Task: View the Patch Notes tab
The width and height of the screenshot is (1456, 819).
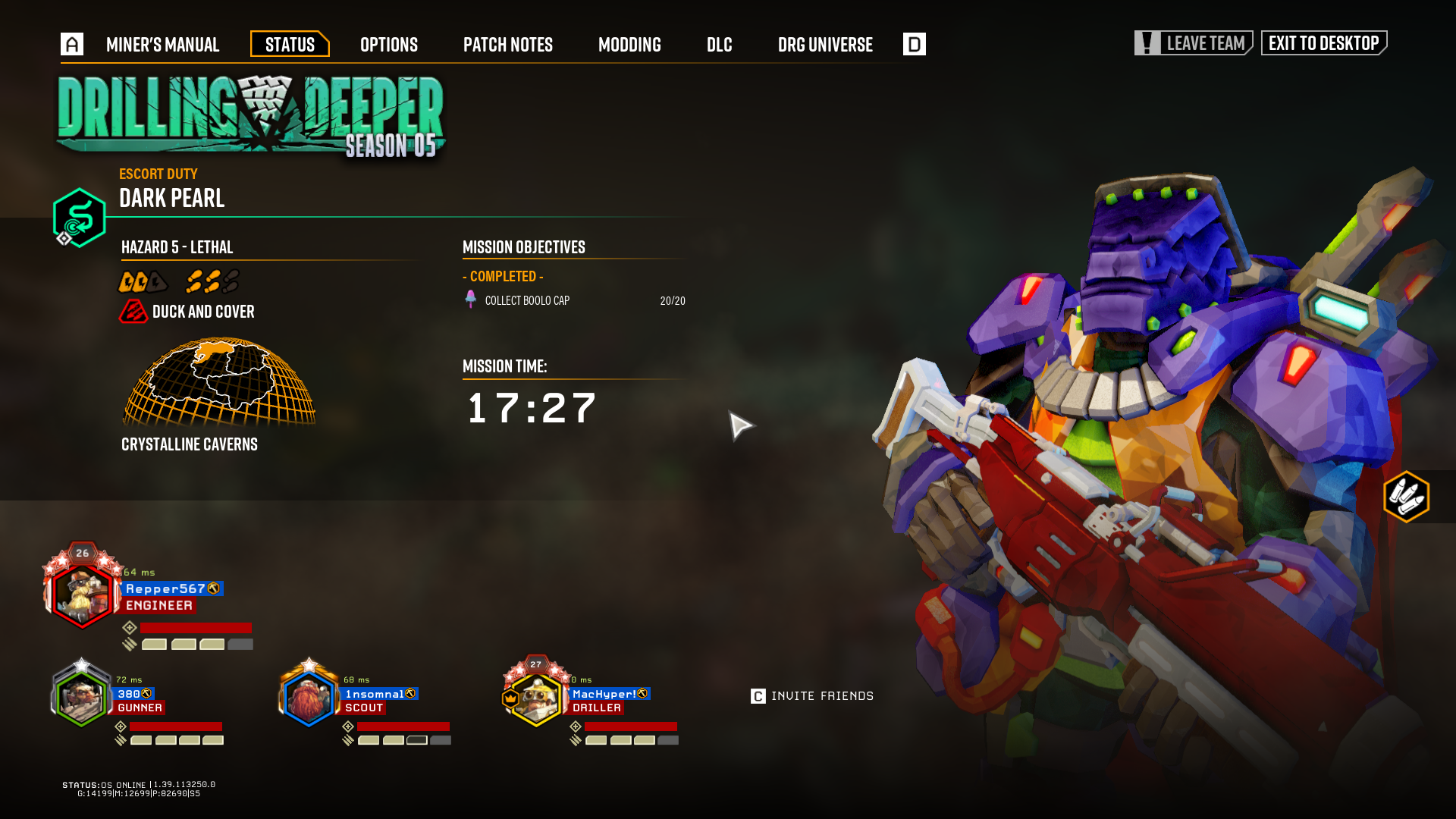Action: pyautogui.click(x=507, y=45)
